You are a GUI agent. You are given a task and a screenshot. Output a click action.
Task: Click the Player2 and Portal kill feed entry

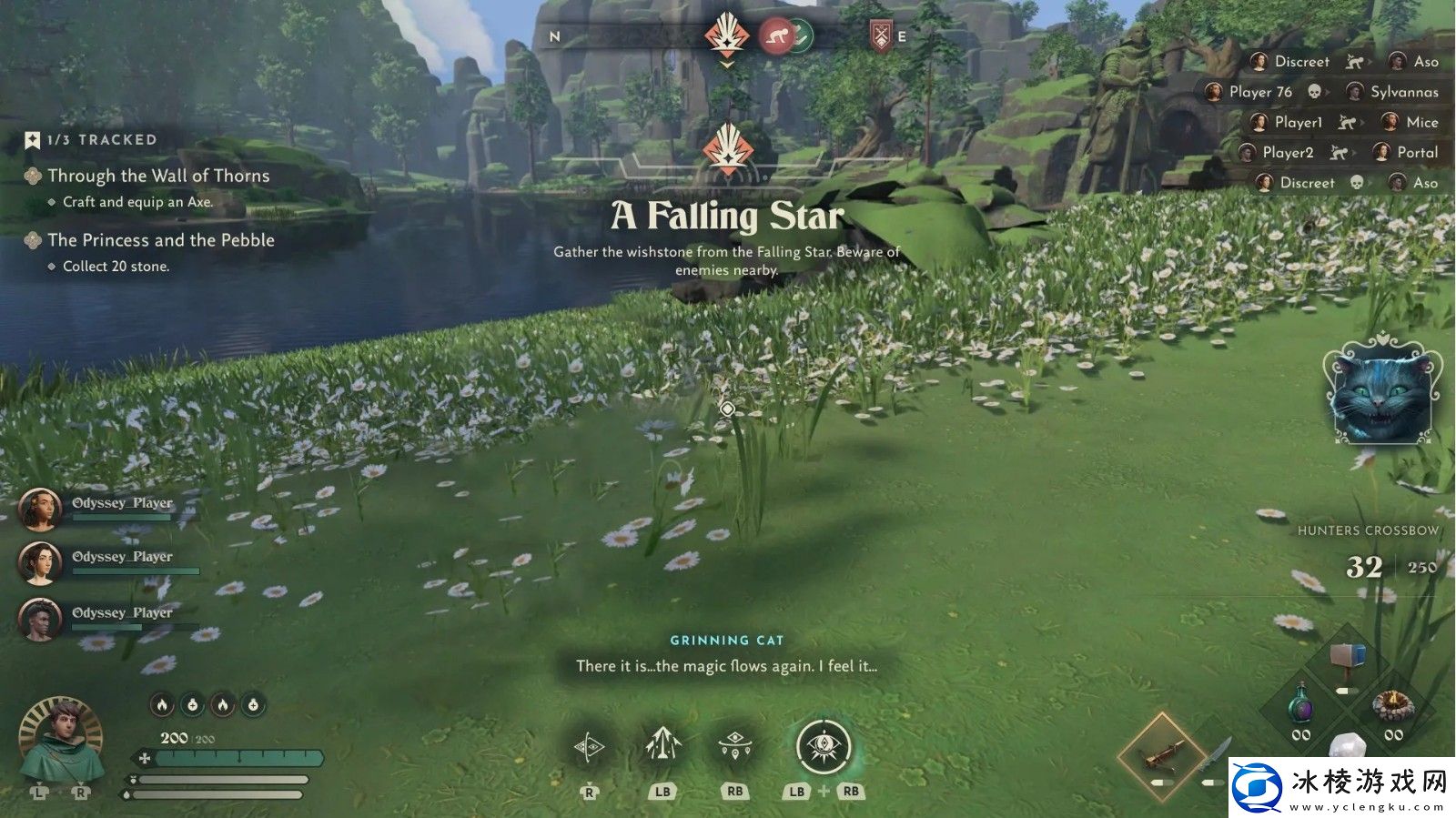[x=1338, y=153]
